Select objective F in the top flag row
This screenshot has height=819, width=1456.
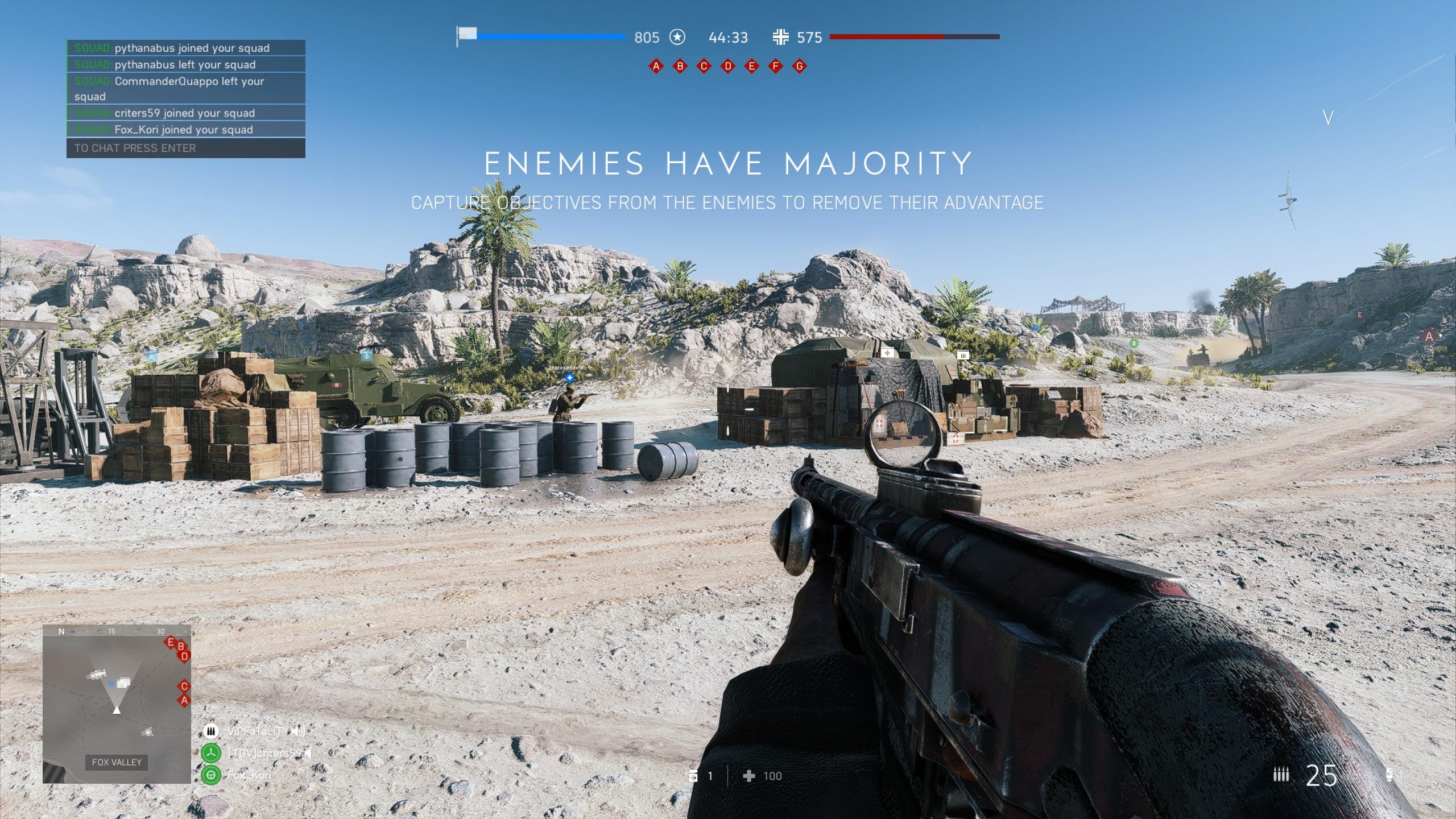(775, 67)
